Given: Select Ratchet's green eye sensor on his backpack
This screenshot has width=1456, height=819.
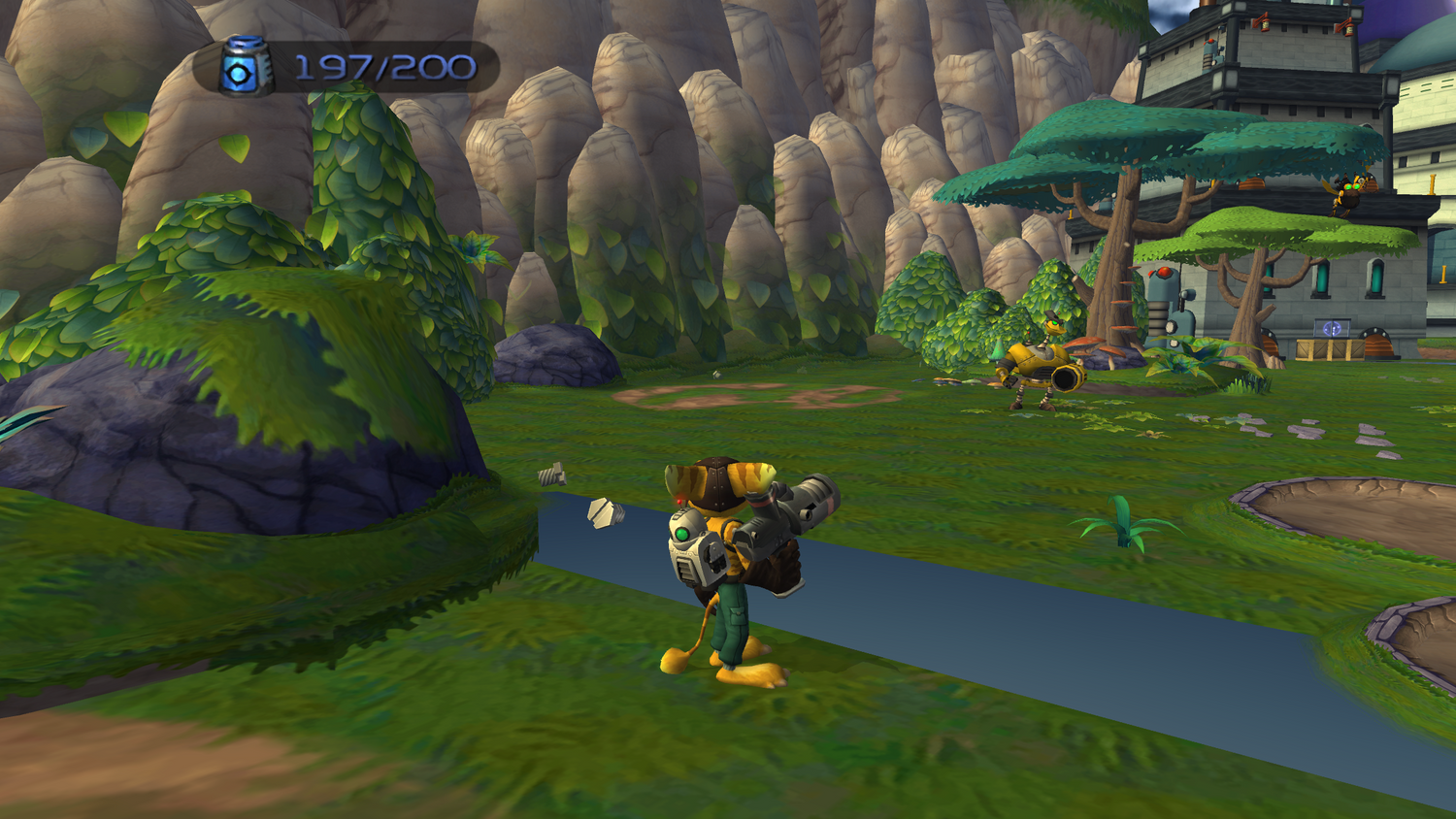Looking at the screenshot, I should click(683, 532).
